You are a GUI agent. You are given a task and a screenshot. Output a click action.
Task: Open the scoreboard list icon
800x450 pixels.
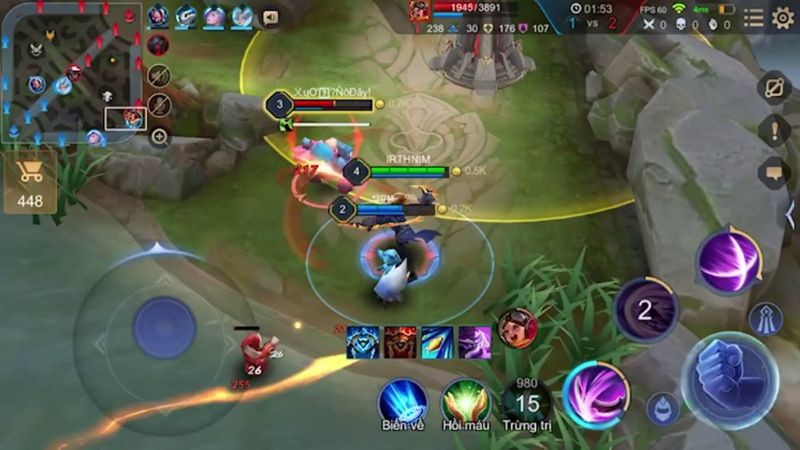click(x=753, y=18)
